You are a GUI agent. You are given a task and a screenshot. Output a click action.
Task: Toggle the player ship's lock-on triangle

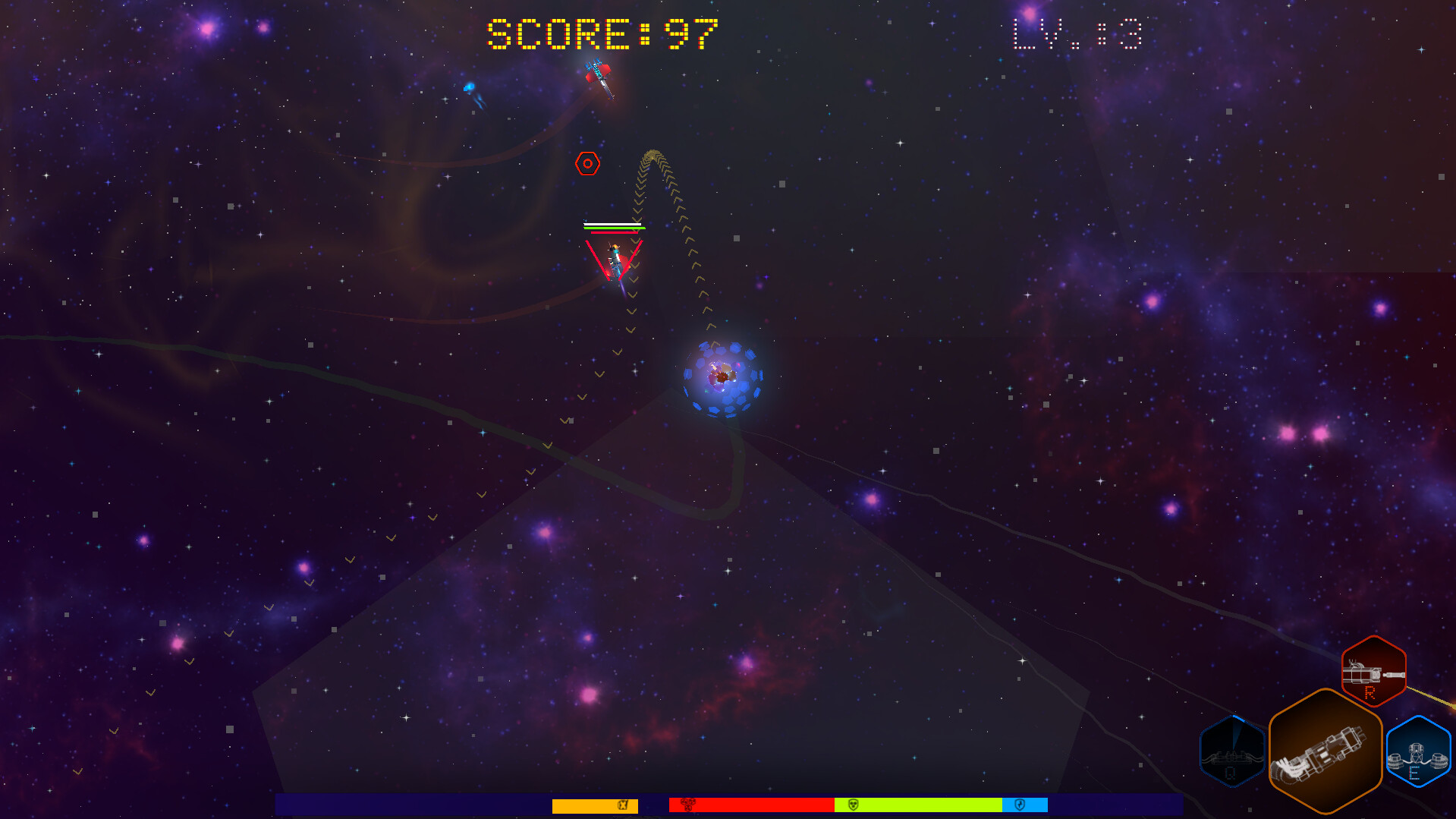(x=616, y=258)
